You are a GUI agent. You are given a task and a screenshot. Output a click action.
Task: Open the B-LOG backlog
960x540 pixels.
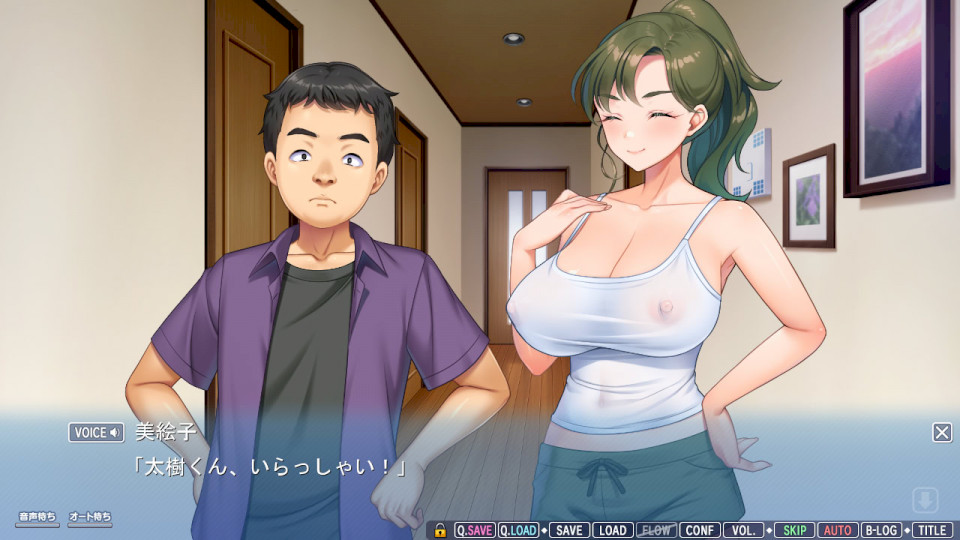(x=881, y=530)
